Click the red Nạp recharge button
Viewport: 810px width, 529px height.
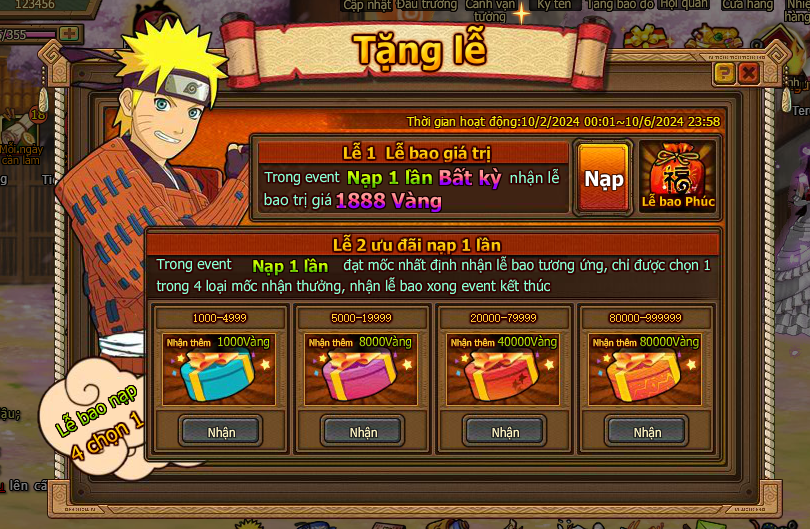[603, 179]
